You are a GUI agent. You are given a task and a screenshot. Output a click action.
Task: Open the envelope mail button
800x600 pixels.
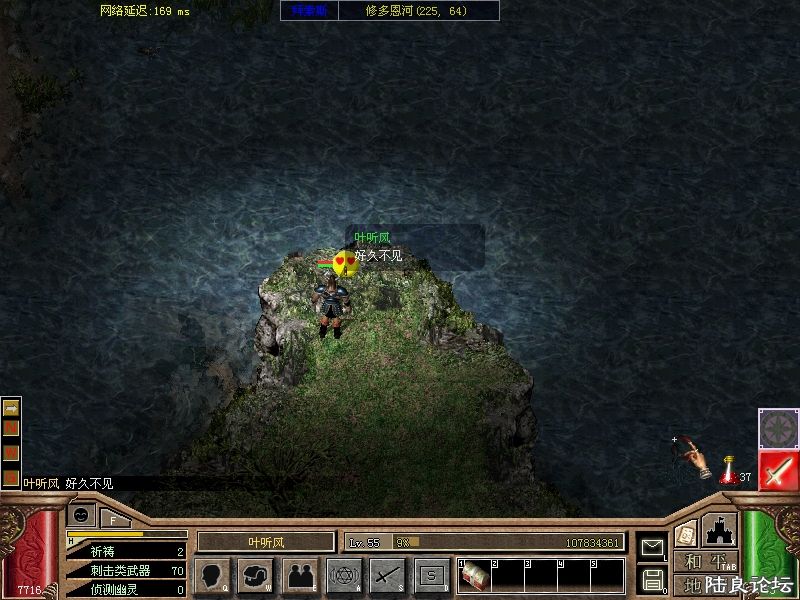pos(652,547)
